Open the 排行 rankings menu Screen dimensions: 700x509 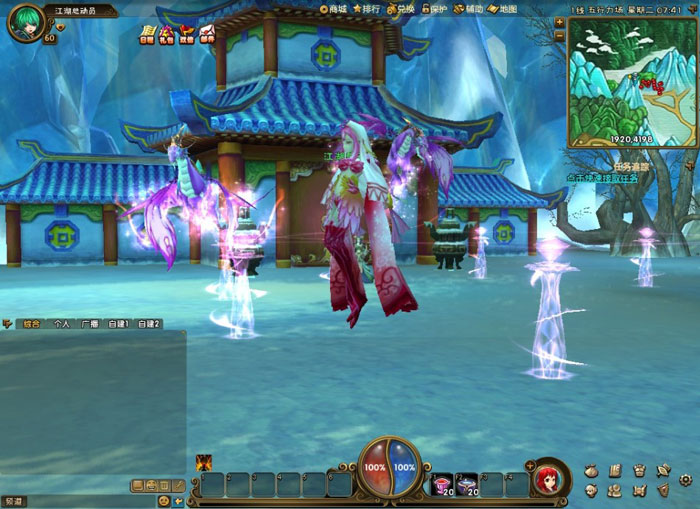[x=368, y=8]
